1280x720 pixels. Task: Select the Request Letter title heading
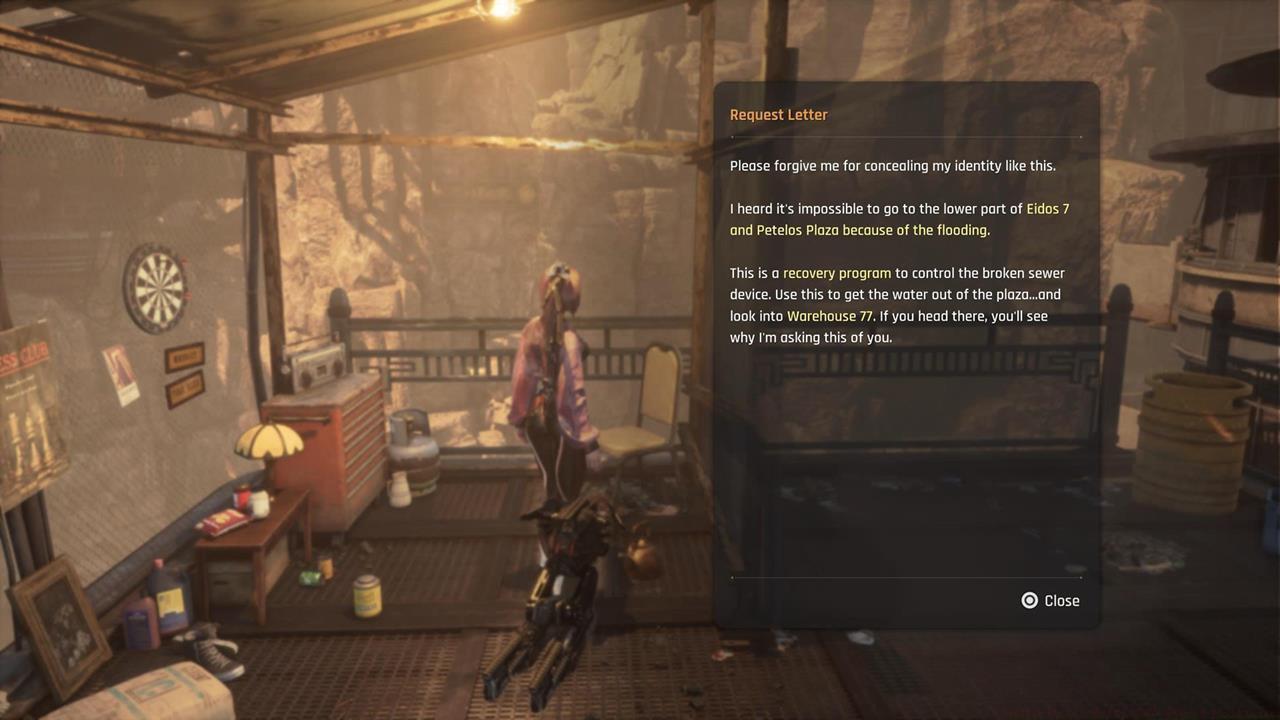(x=779, y=114)
